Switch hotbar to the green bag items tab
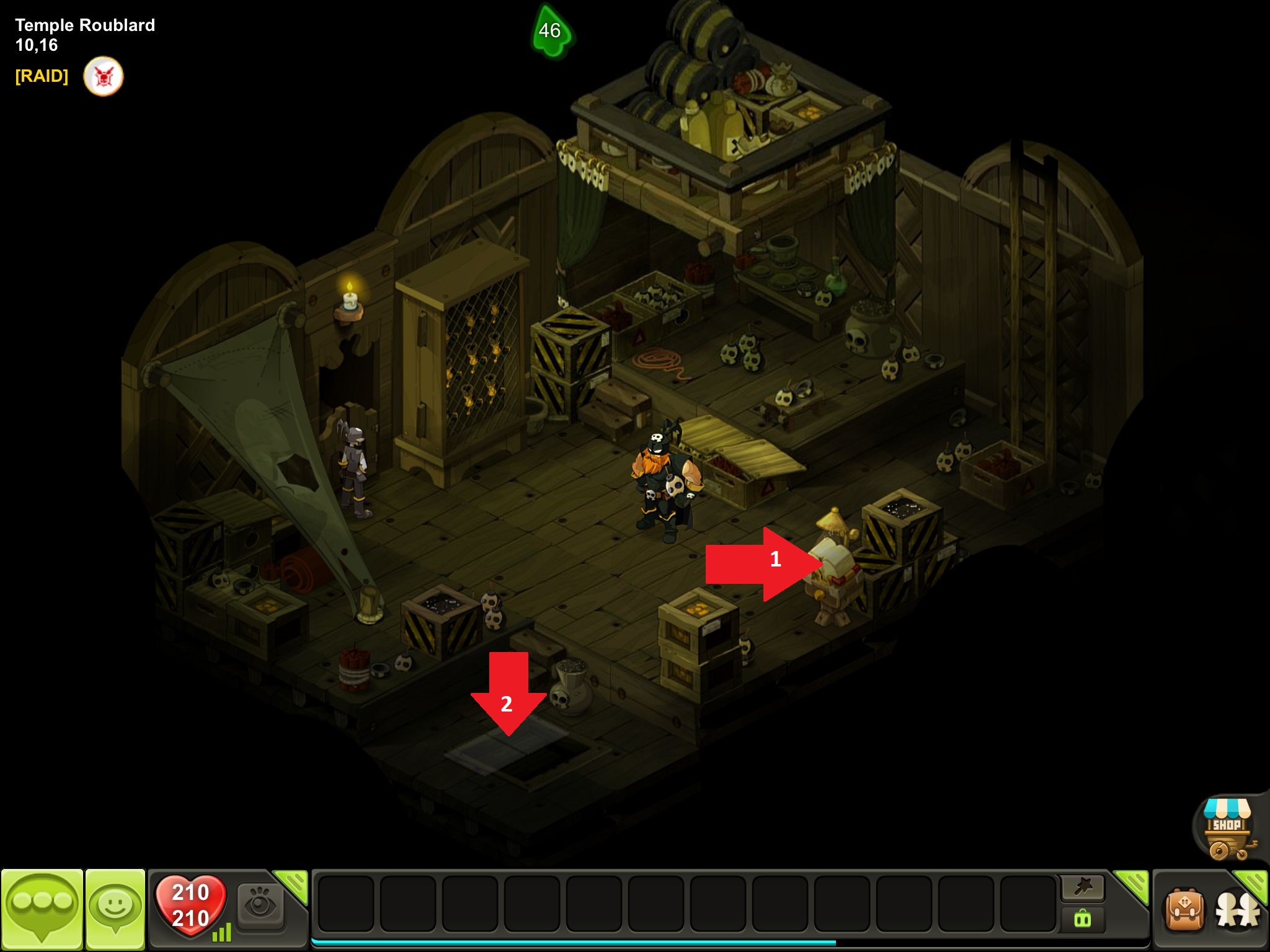Image resolution: width=1270 pixels, height=952 pixels. 1083,919
